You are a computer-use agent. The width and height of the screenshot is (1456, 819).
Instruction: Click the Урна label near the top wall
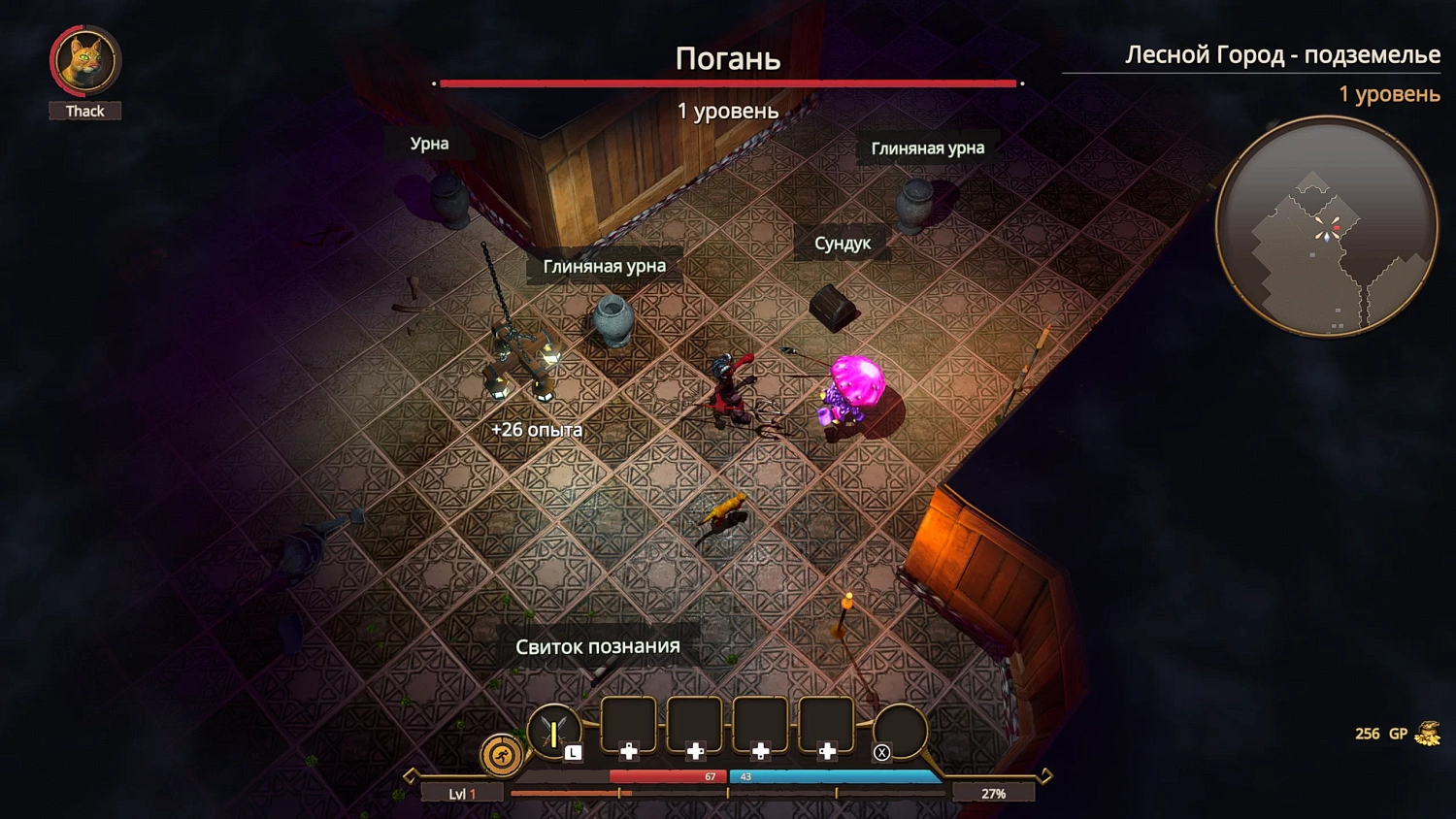tap(430, 144)
